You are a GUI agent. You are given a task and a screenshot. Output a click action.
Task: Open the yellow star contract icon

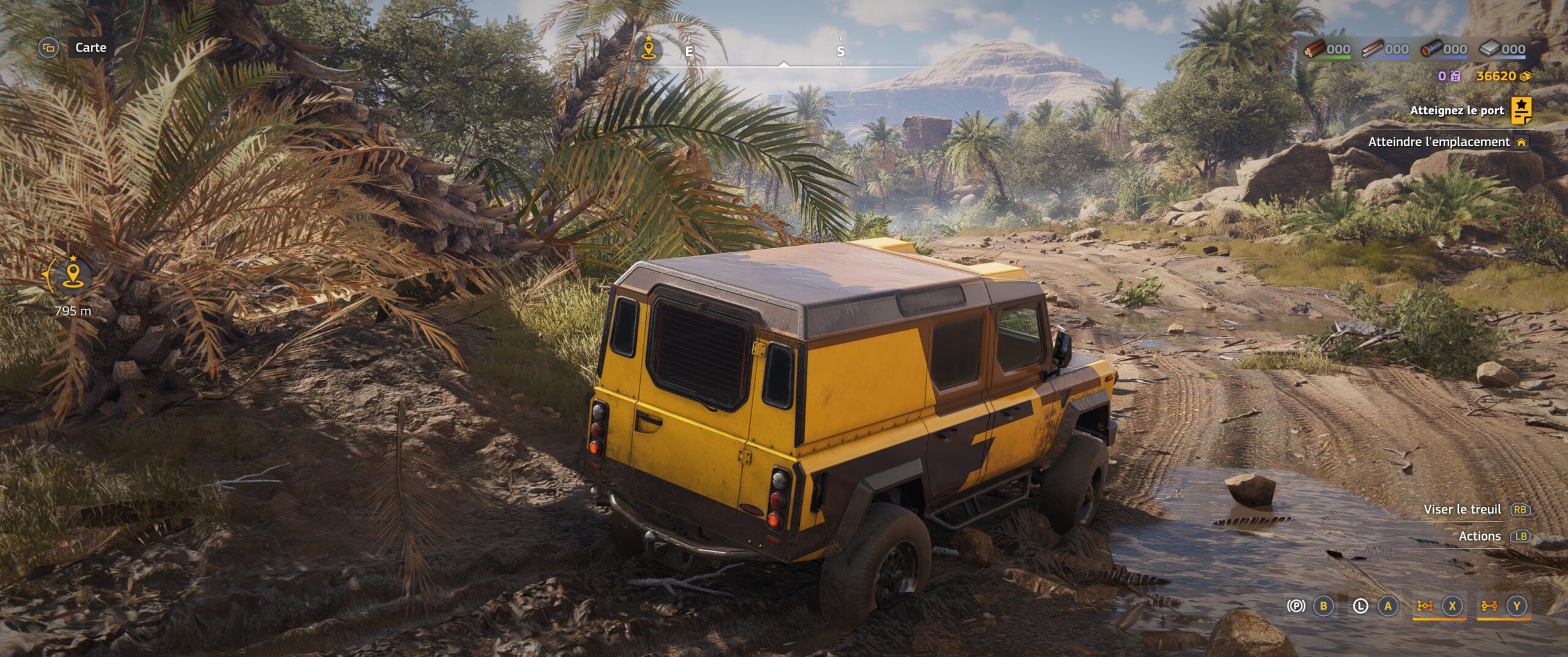pos(1521,110)
